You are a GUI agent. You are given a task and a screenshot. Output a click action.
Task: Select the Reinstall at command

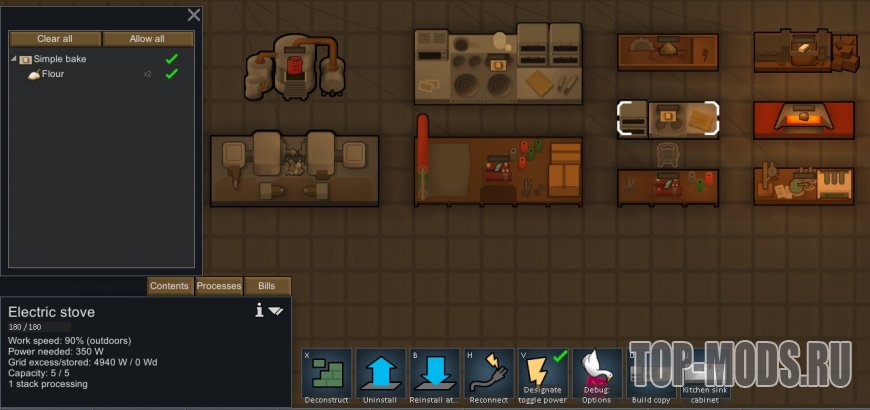click(x=435, y=375)
